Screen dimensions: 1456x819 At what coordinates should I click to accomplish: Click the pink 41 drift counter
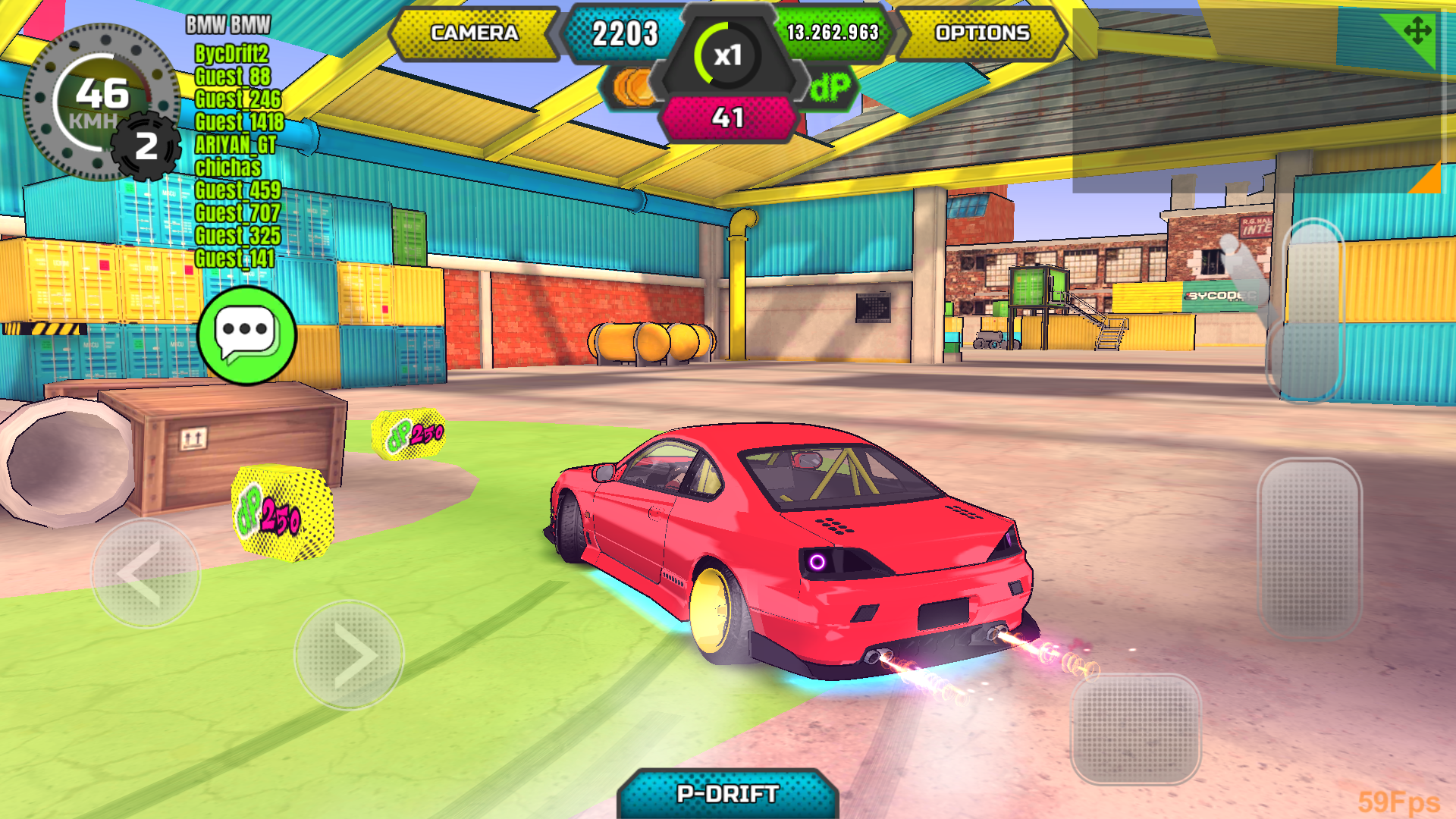pos(728,118)
